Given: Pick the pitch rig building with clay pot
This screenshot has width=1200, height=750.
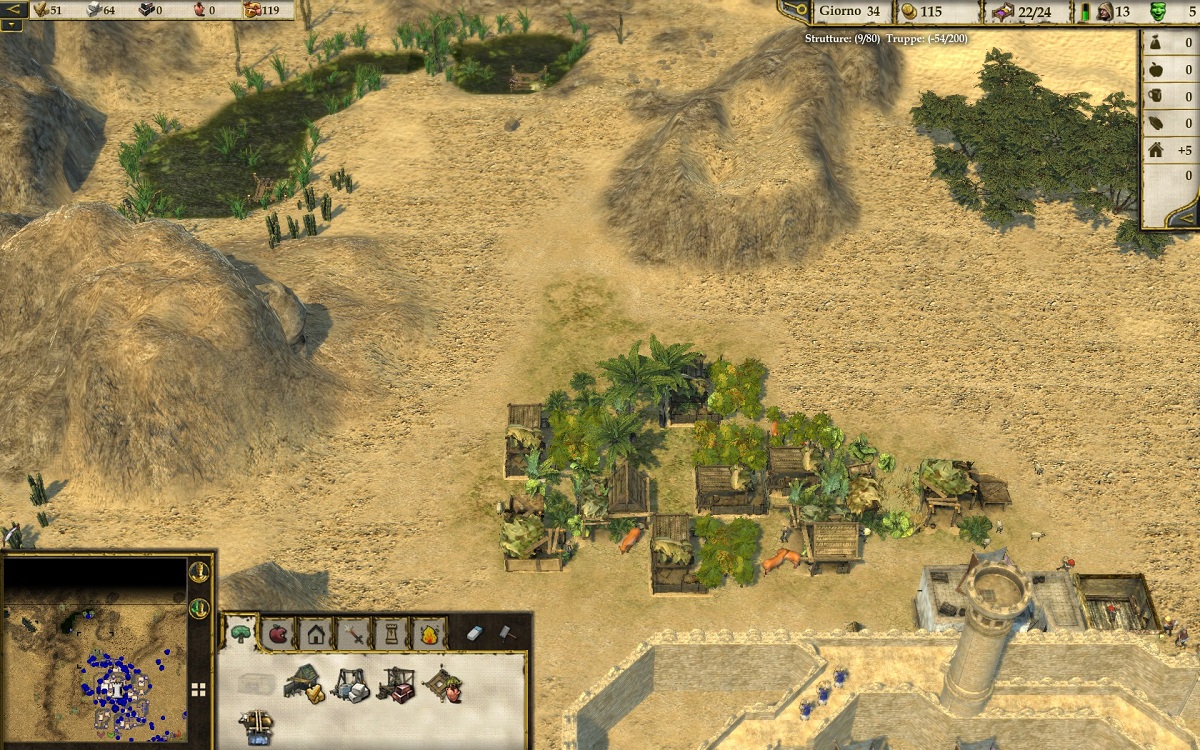Looking at the screenshot, I should click(442, 683).
